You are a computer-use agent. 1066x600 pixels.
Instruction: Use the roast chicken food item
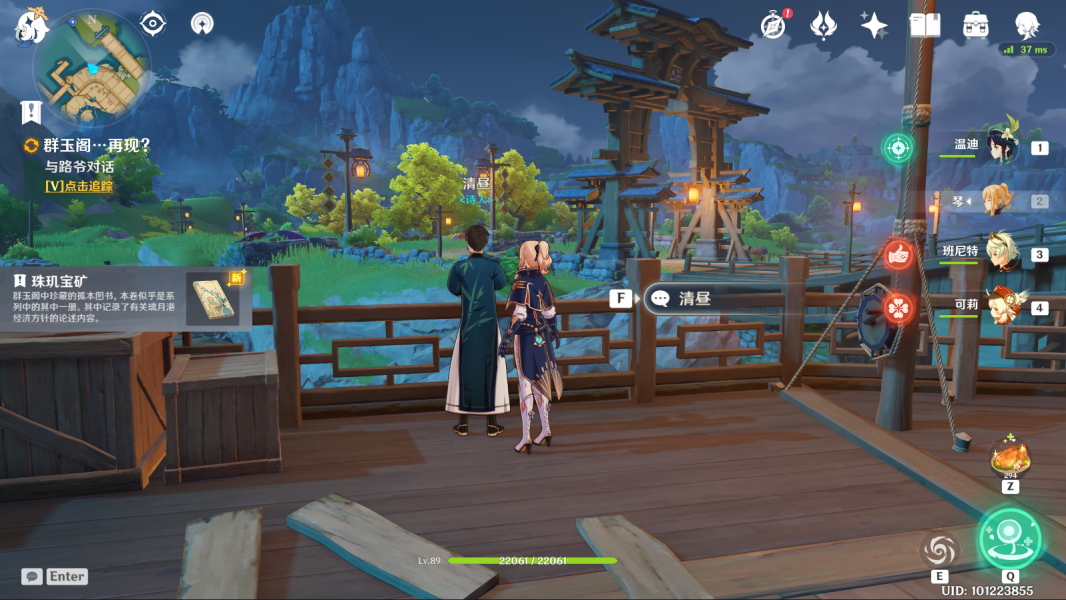coord(1009,459)
